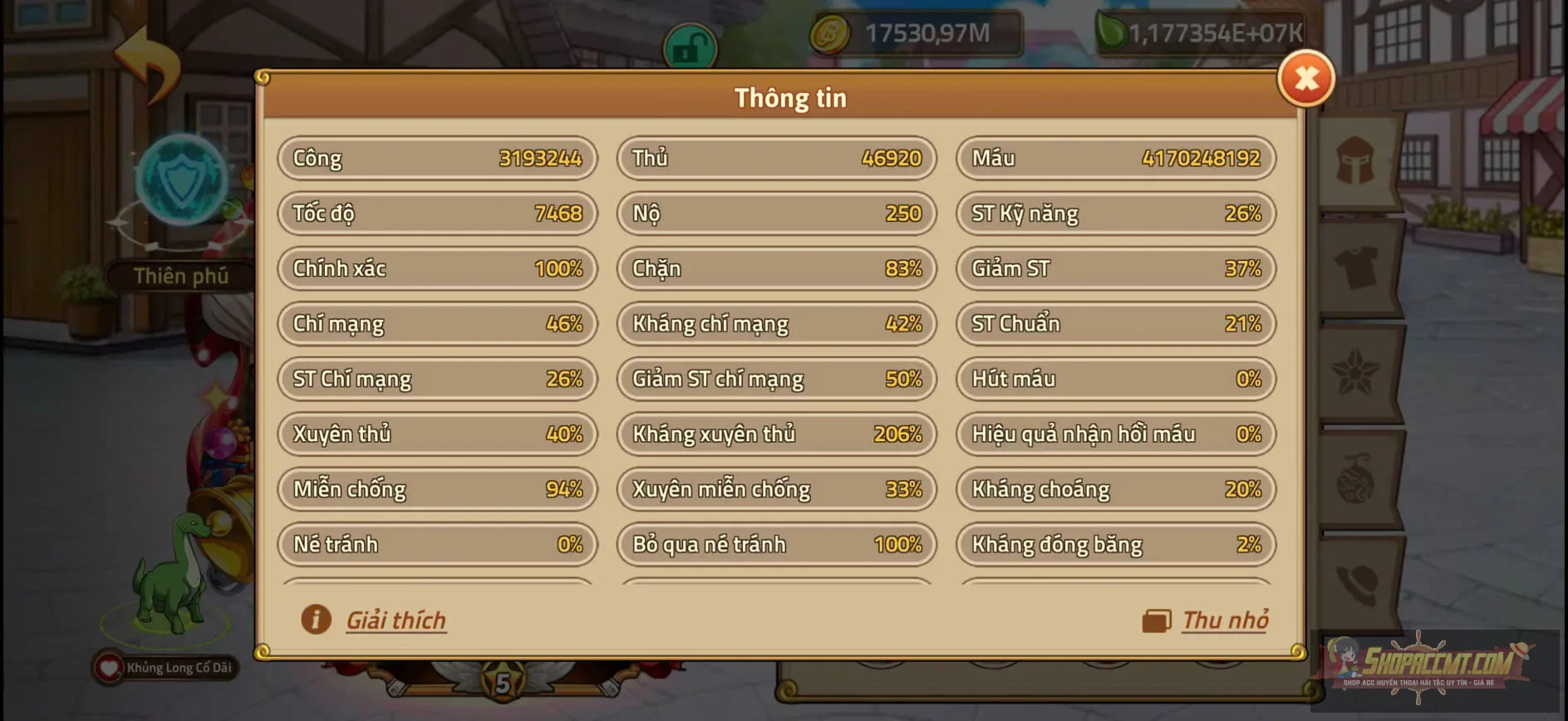The width and height of the screenshot is (1568, 721).
Task: Open the Giải thích explanation link
Action: 396,619
